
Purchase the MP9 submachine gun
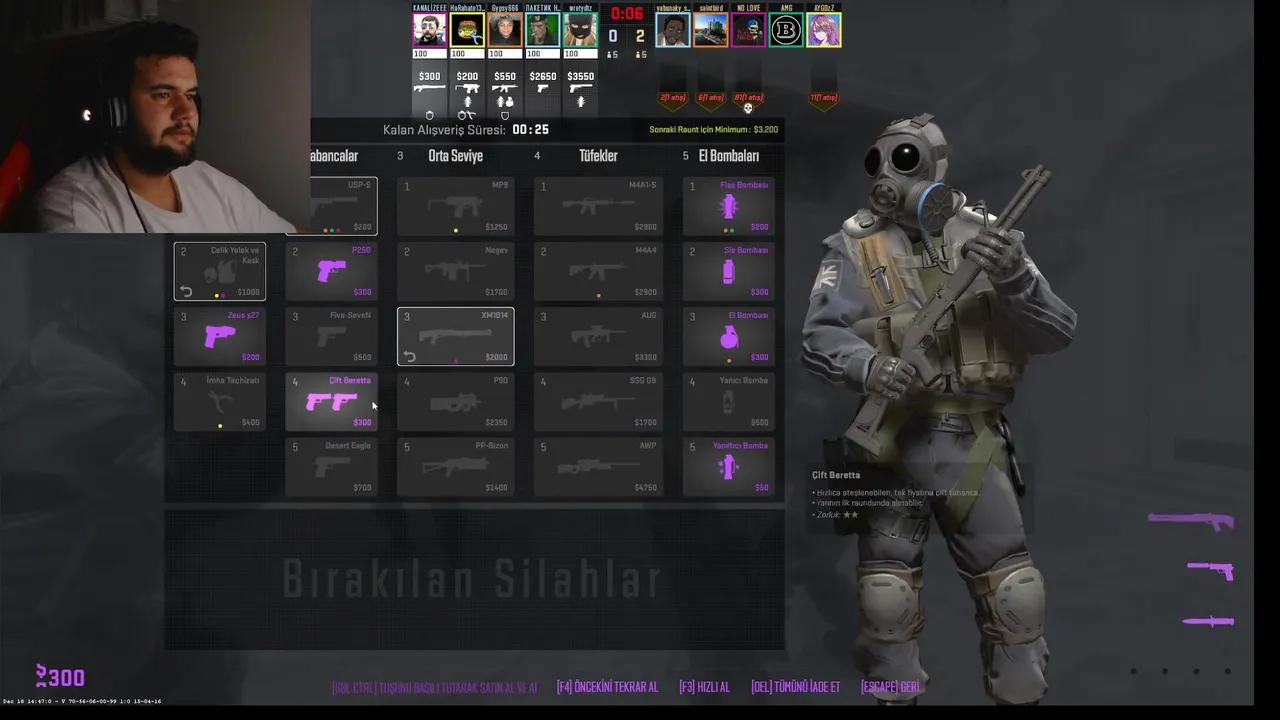point(455,205)
